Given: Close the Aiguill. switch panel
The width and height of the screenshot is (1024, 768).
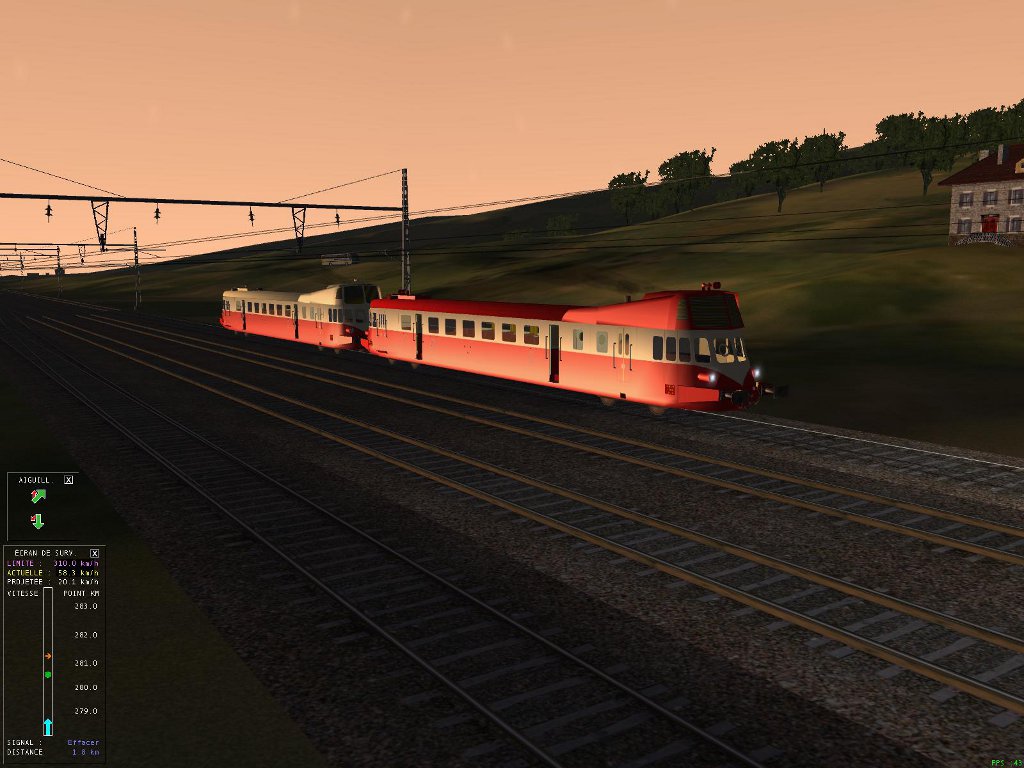Looking at the screenshot, I should (68, 480).
